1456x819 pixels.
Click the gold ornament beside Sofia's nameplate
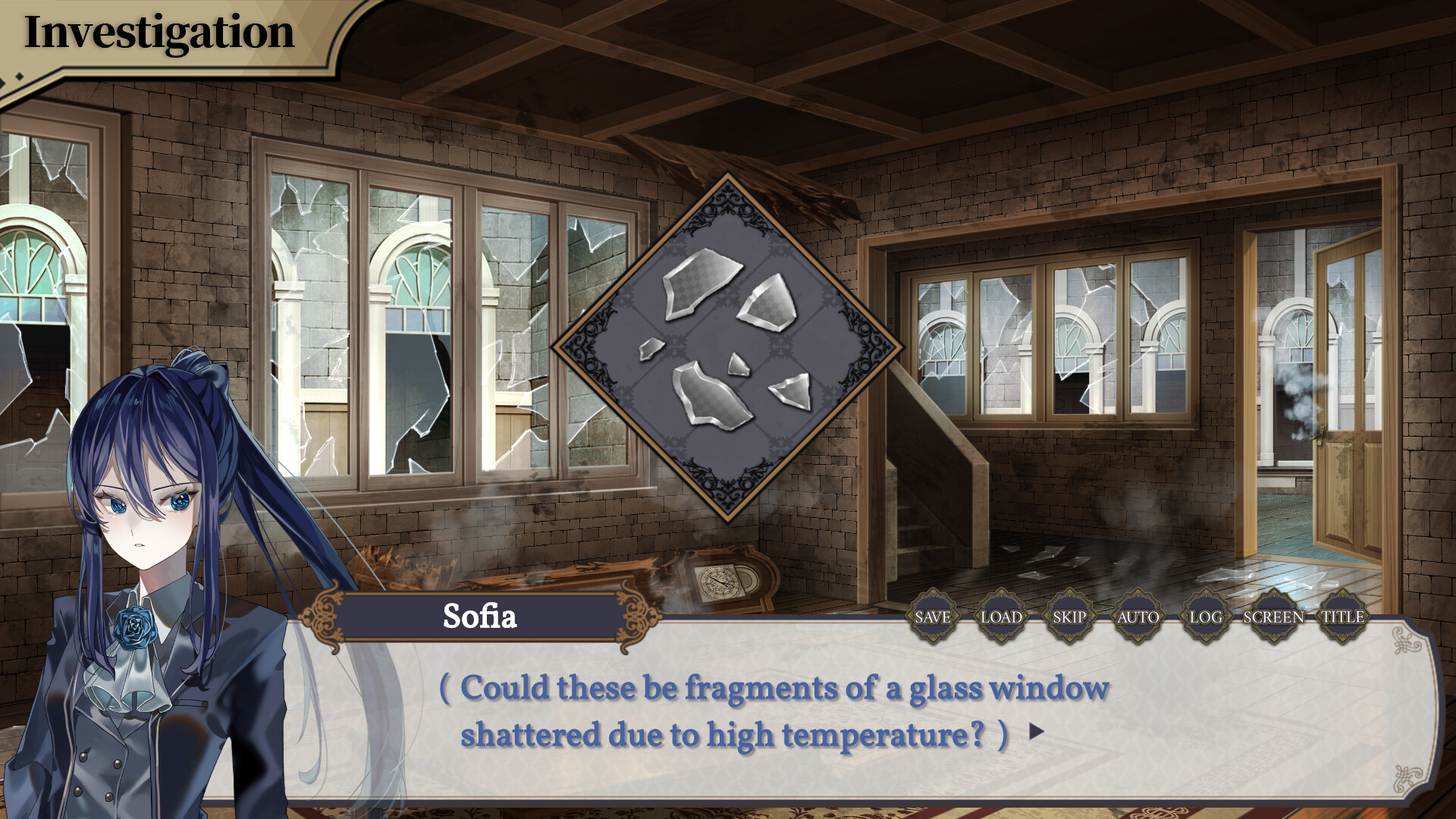tap(322, 616)
